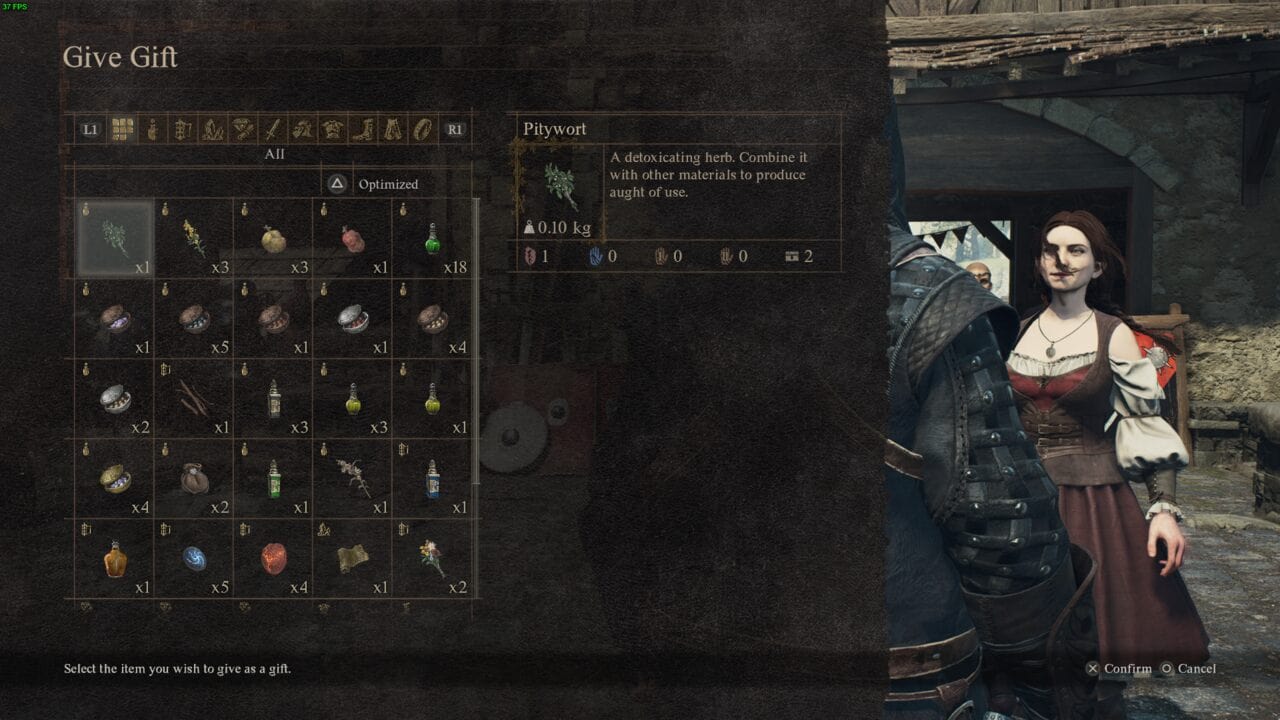Pick the scroll item in the bottom row

click(352, 557)
